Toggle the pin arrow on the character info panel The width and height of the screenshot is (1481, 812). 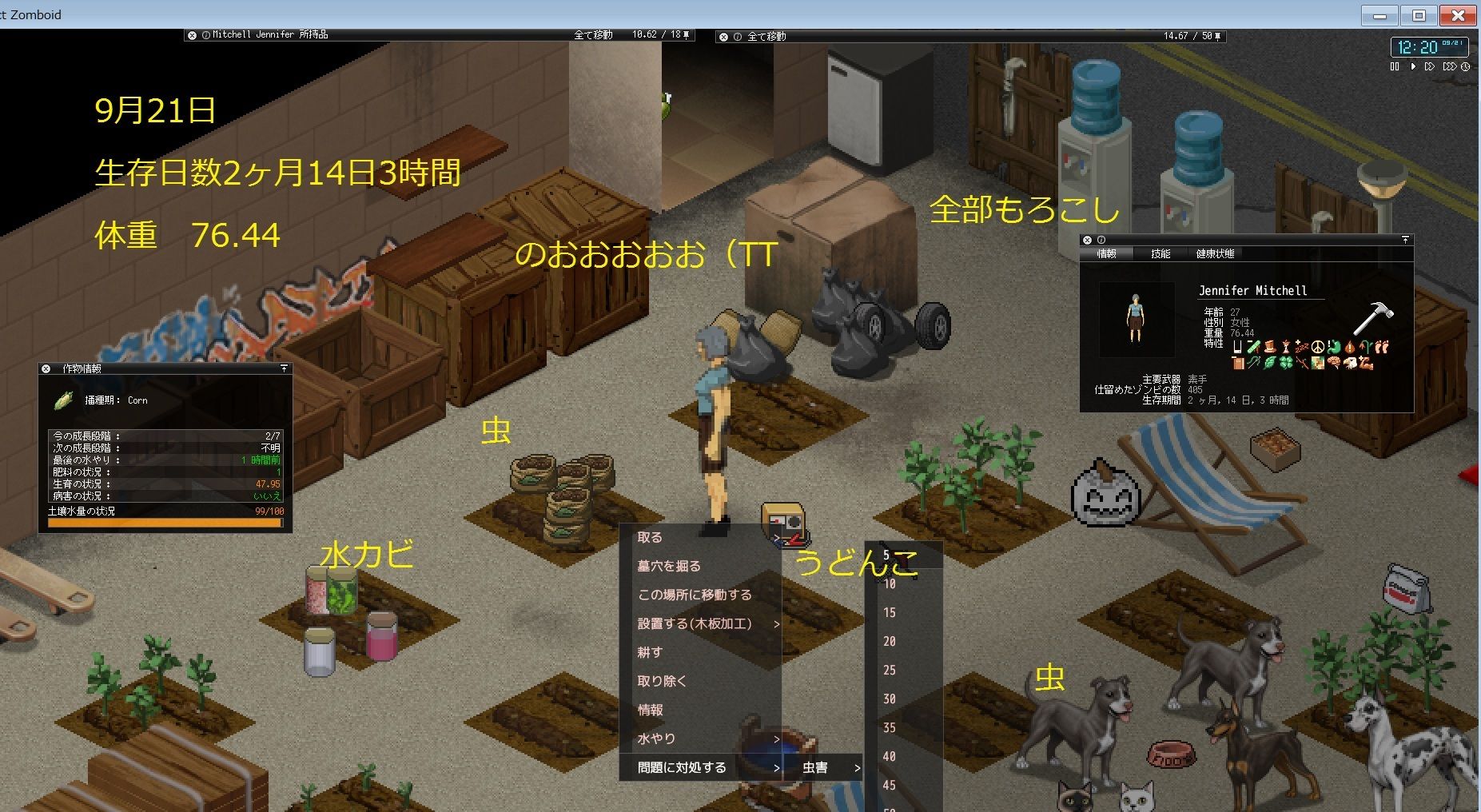click(1405, 239)
